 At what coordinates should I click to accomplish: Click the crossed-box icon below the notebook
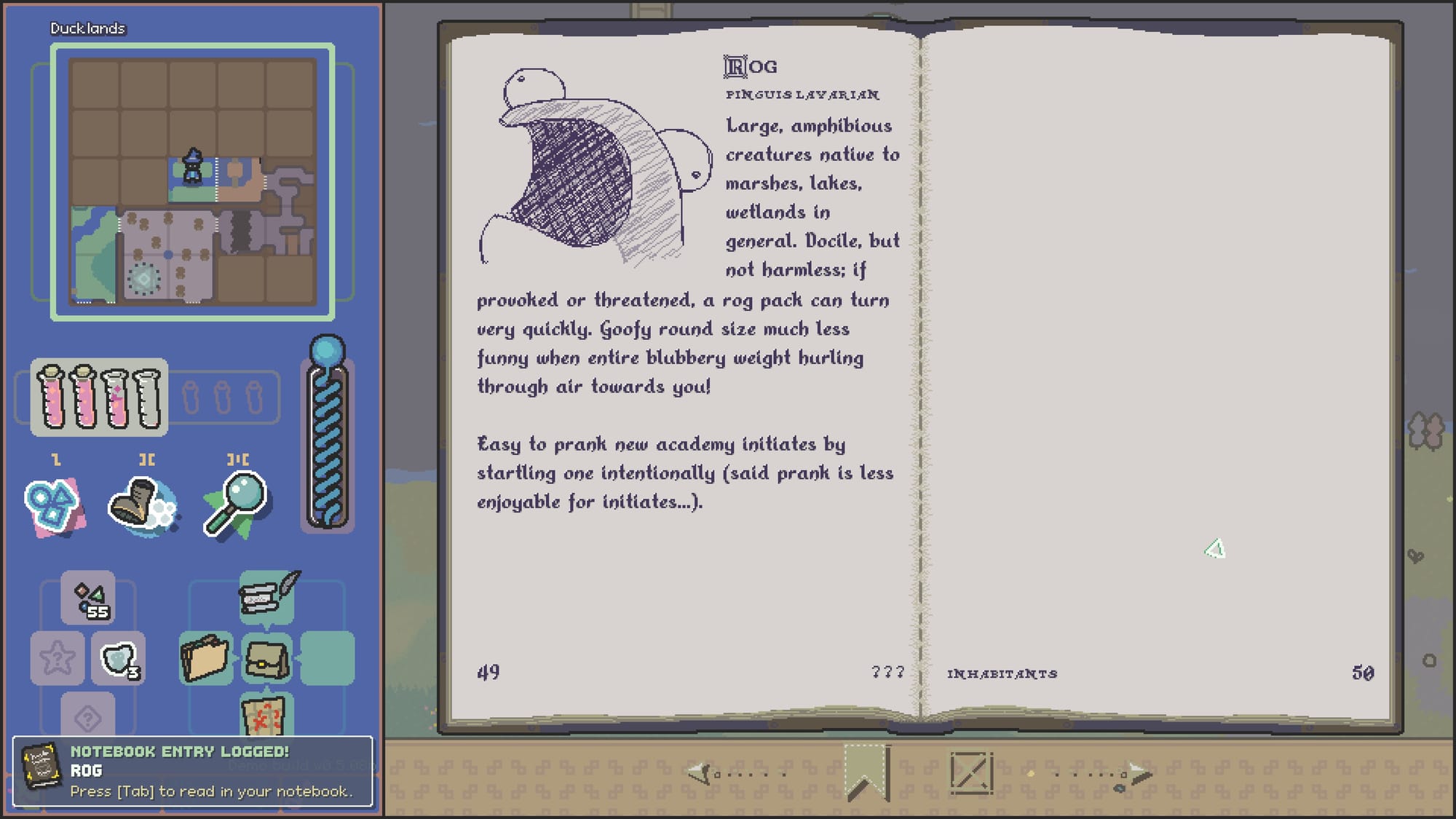point(971,773)
